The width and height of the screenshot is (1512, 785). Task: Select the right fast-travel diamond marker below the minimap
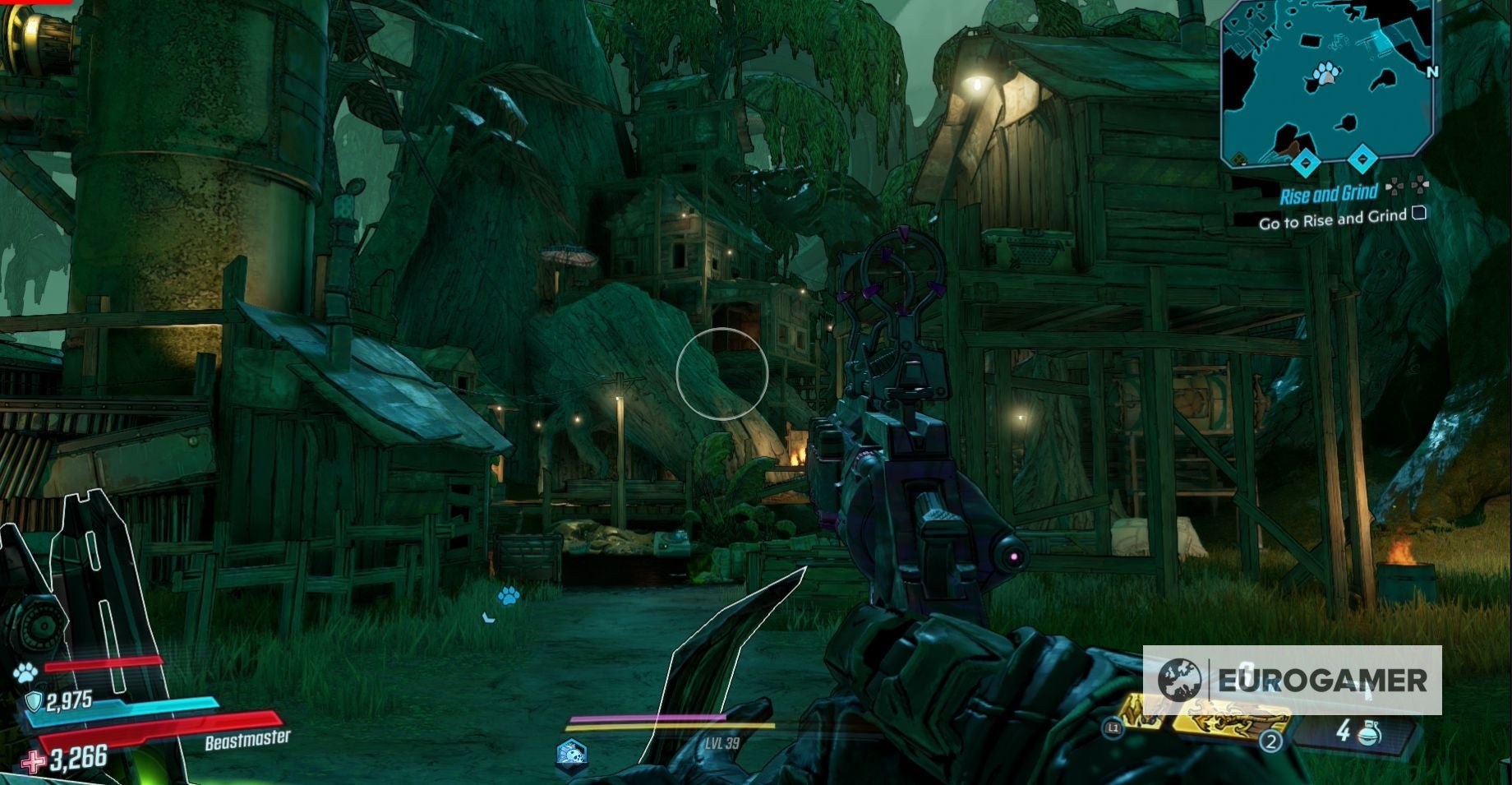(x=1362, y=159)
